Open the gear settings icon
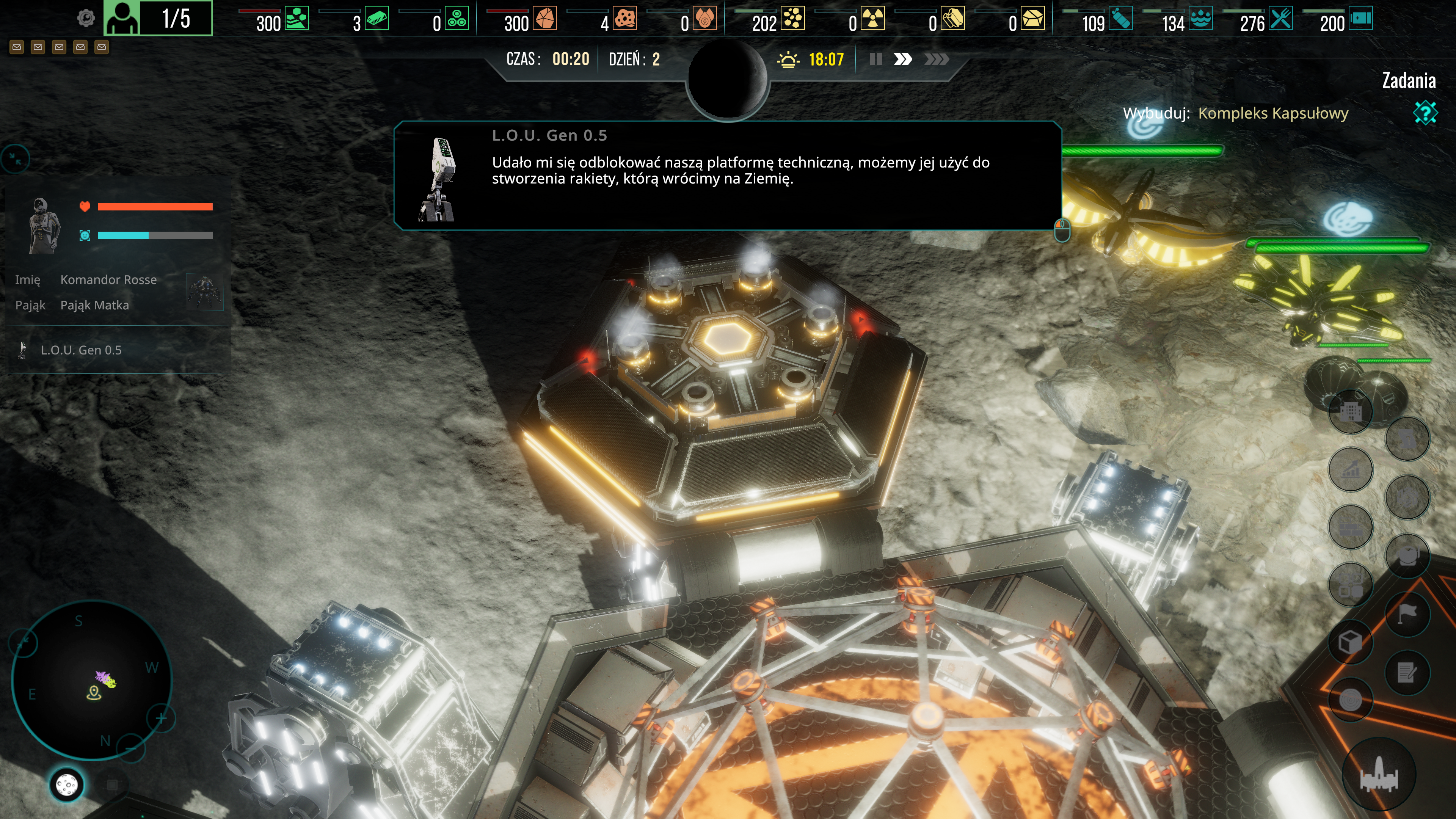The width and height of the screenshot is (1456, 819). 86,18
